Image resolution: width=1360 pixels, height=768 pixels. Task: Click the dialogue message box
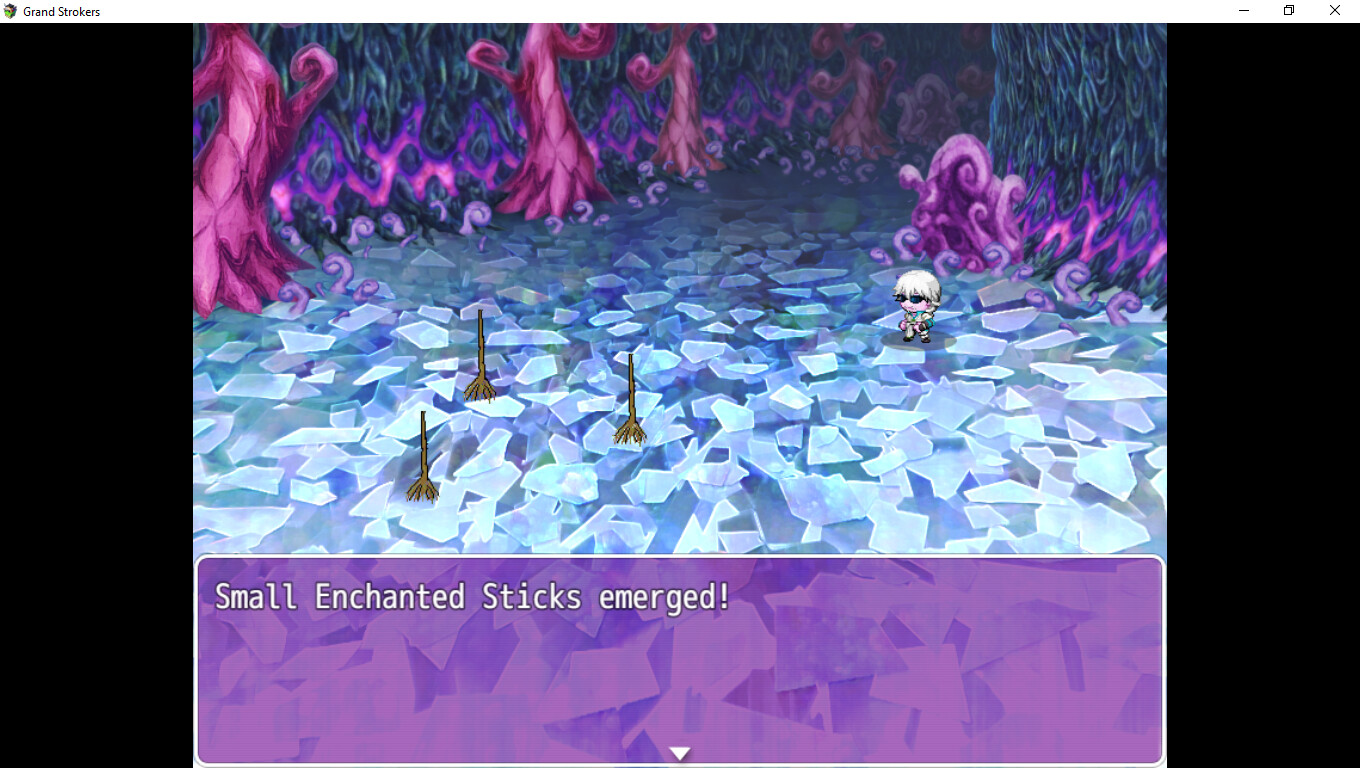pyautogui.click(x=680, y=660)
